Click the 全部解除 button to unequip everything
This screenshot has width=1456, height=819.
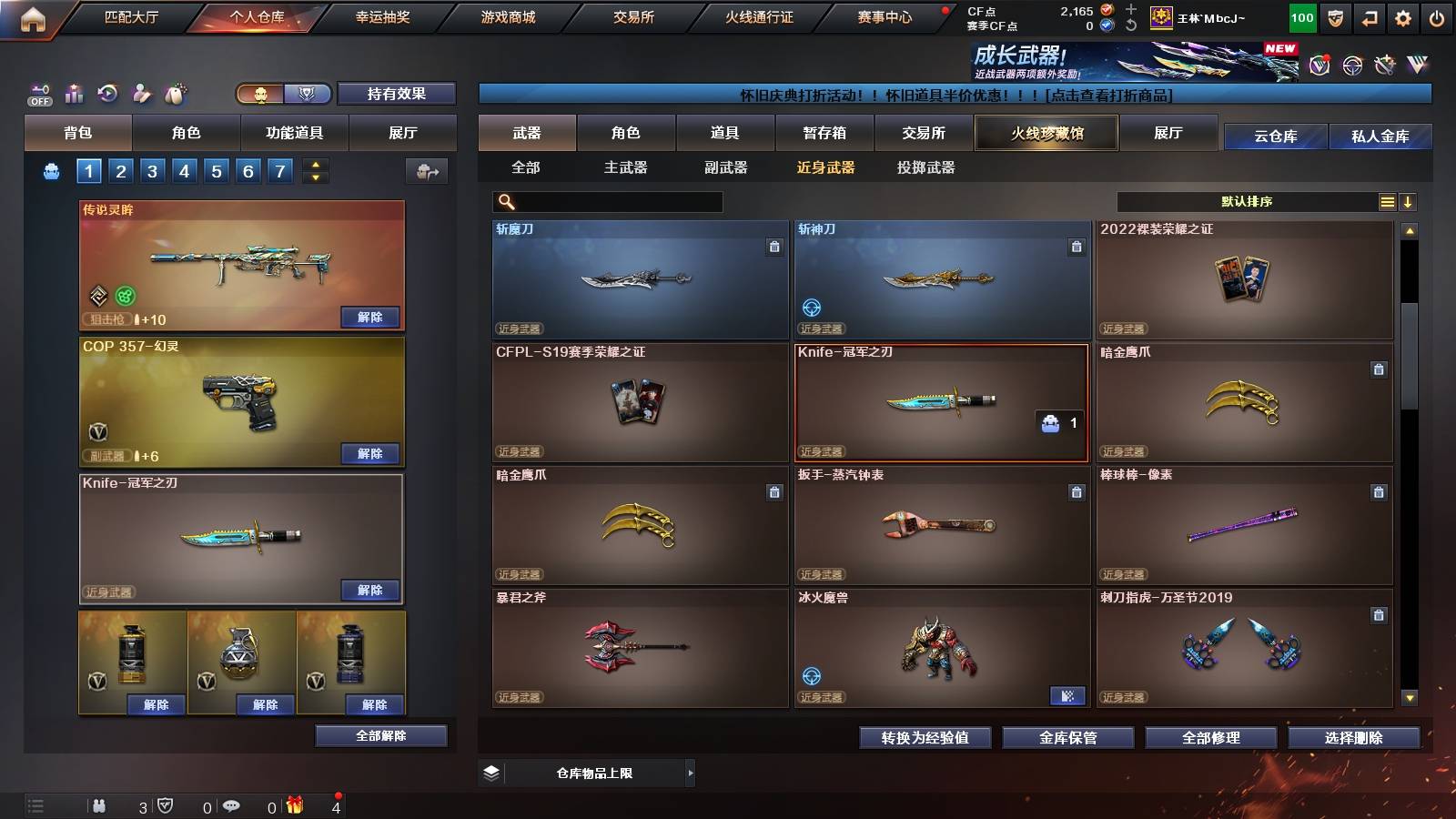tap(380, 735)
